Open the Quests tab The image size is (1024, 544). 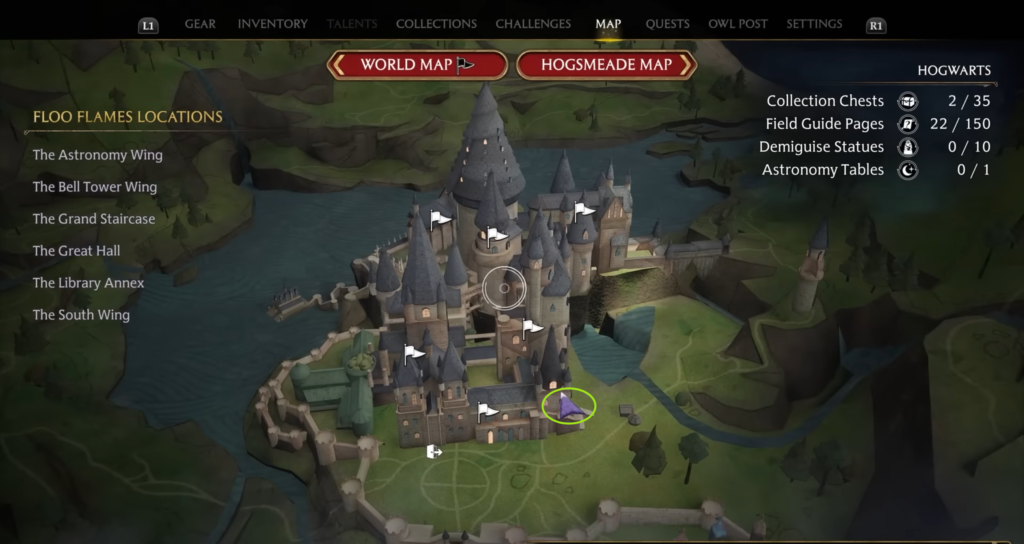tap(667, 24)
